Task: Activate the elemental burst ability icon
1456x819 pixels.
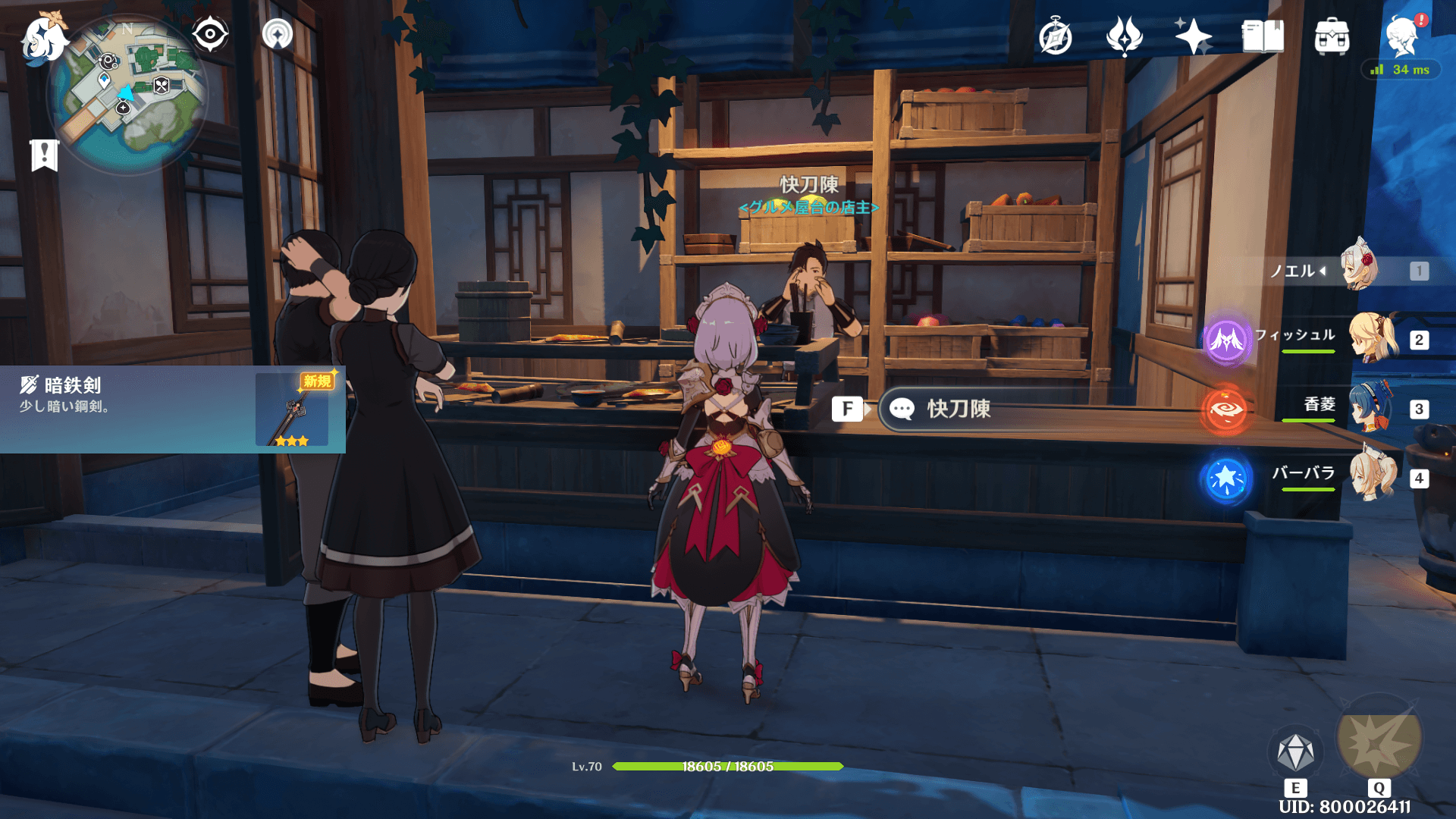Action: pos(1379,739)
